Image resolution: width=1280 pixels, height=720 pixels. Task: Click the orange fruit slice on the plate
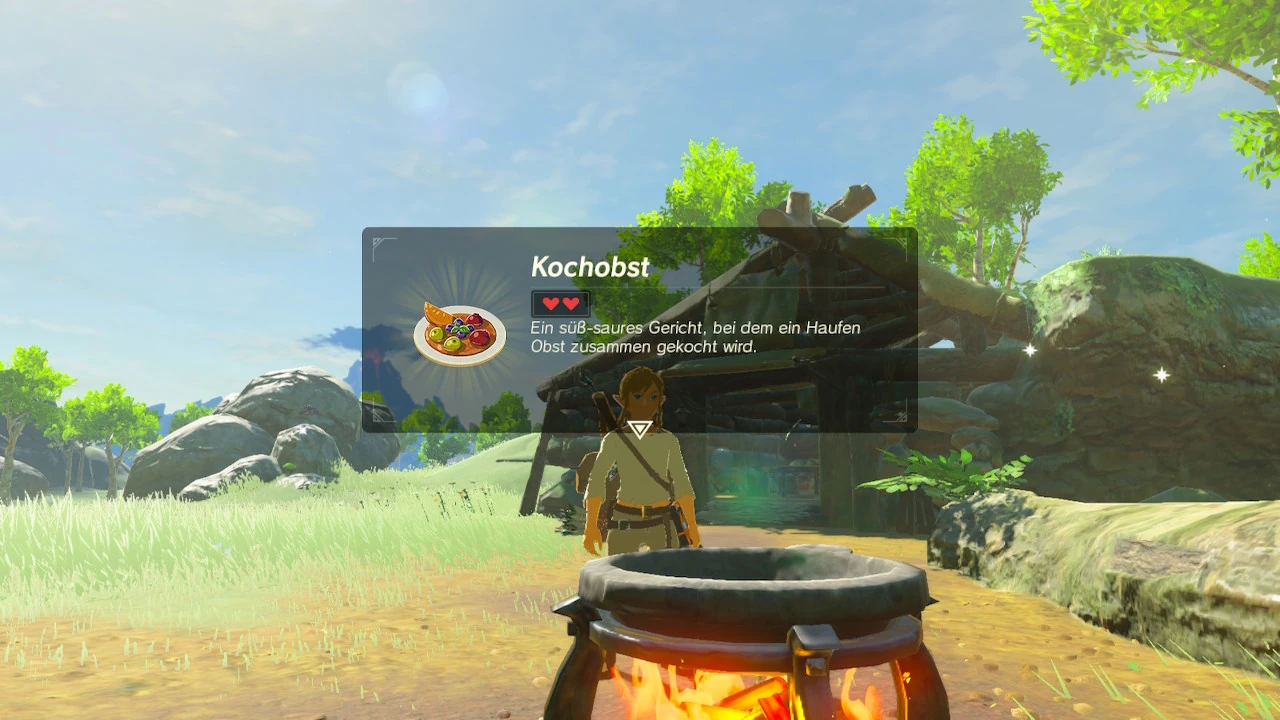click(x=437, y=313)
